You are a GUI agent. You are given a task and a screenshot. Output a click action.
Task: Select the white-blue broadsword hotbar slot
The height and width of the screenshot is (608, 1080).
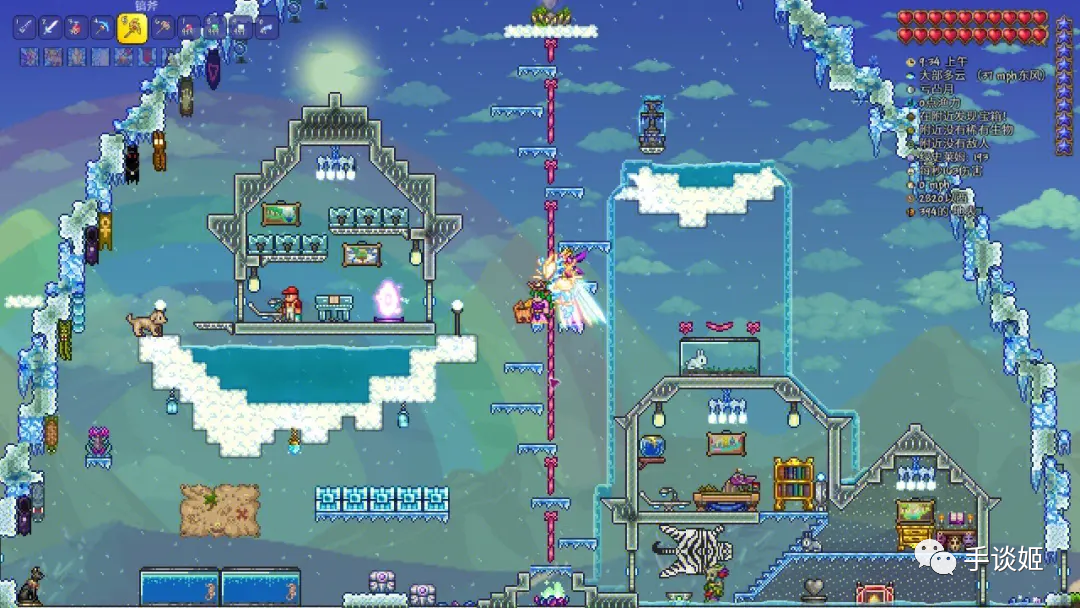point(50,28)
